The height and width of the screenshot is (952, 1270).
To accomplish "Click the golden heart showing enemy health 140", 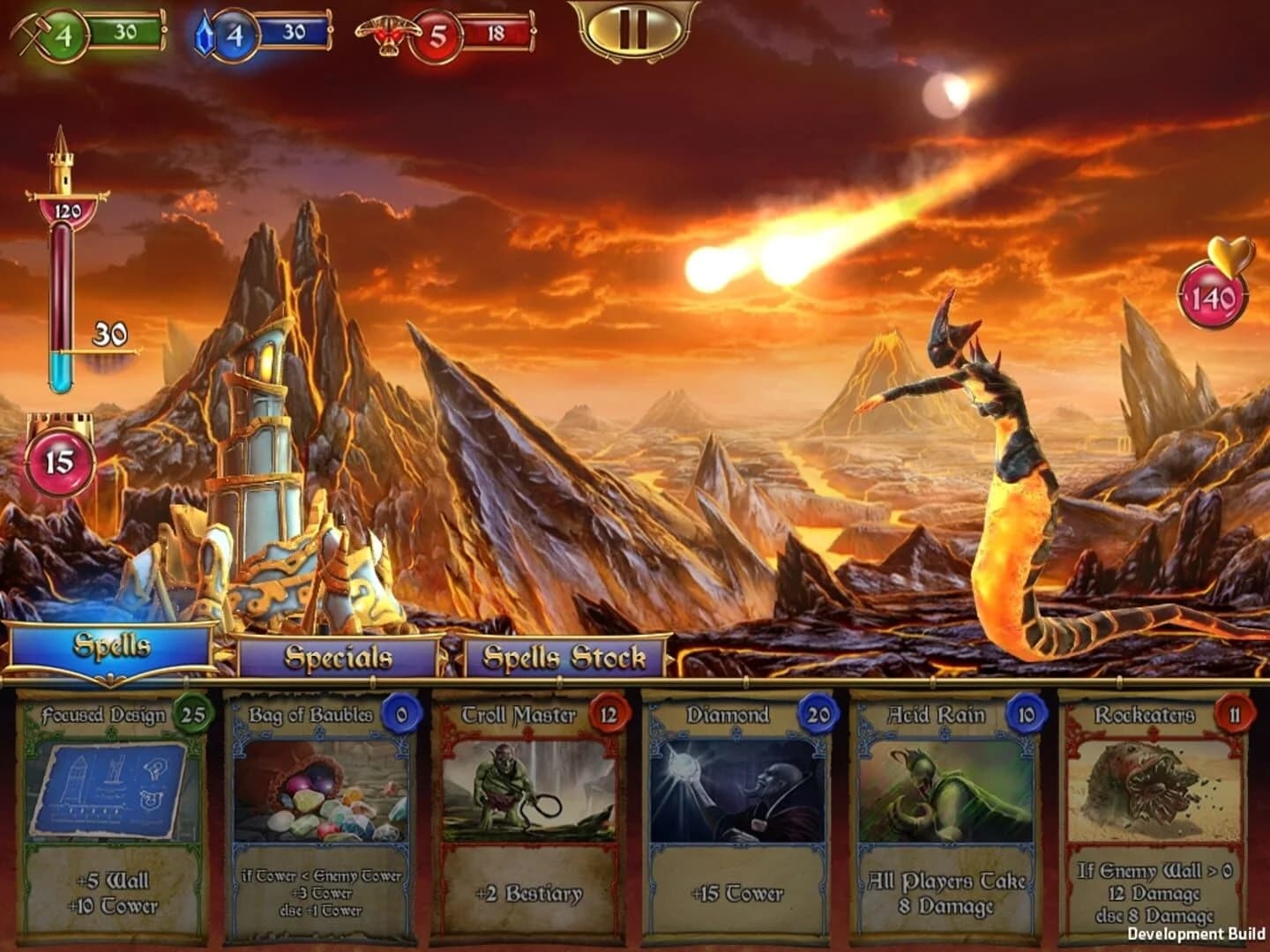I will 1214,294.
